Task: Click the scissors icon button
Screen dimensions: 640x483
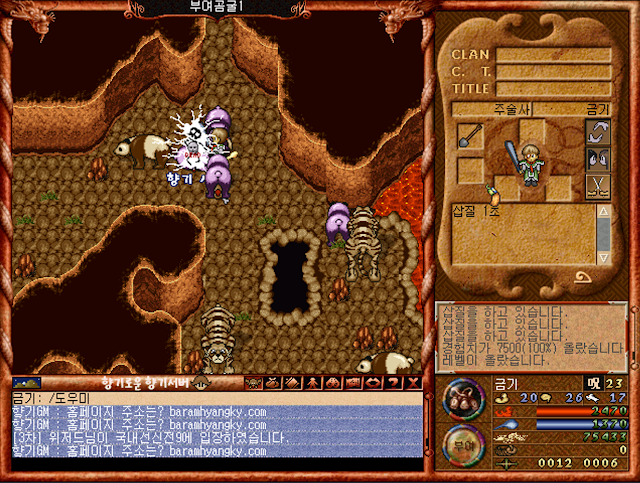Action: (x=596, y=184)
